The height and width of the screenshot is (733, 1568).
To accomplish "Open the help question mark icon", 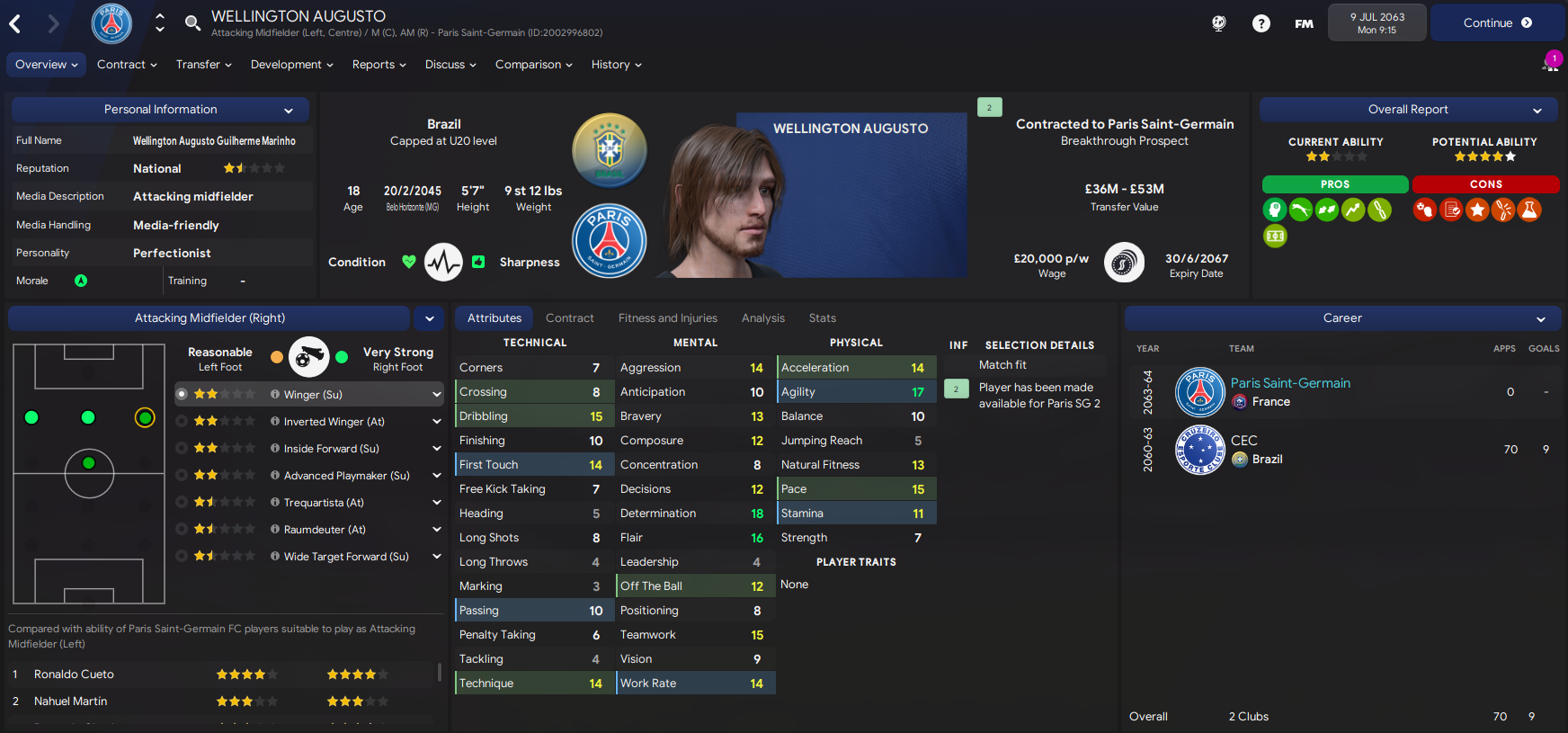I will [1261, 23].
